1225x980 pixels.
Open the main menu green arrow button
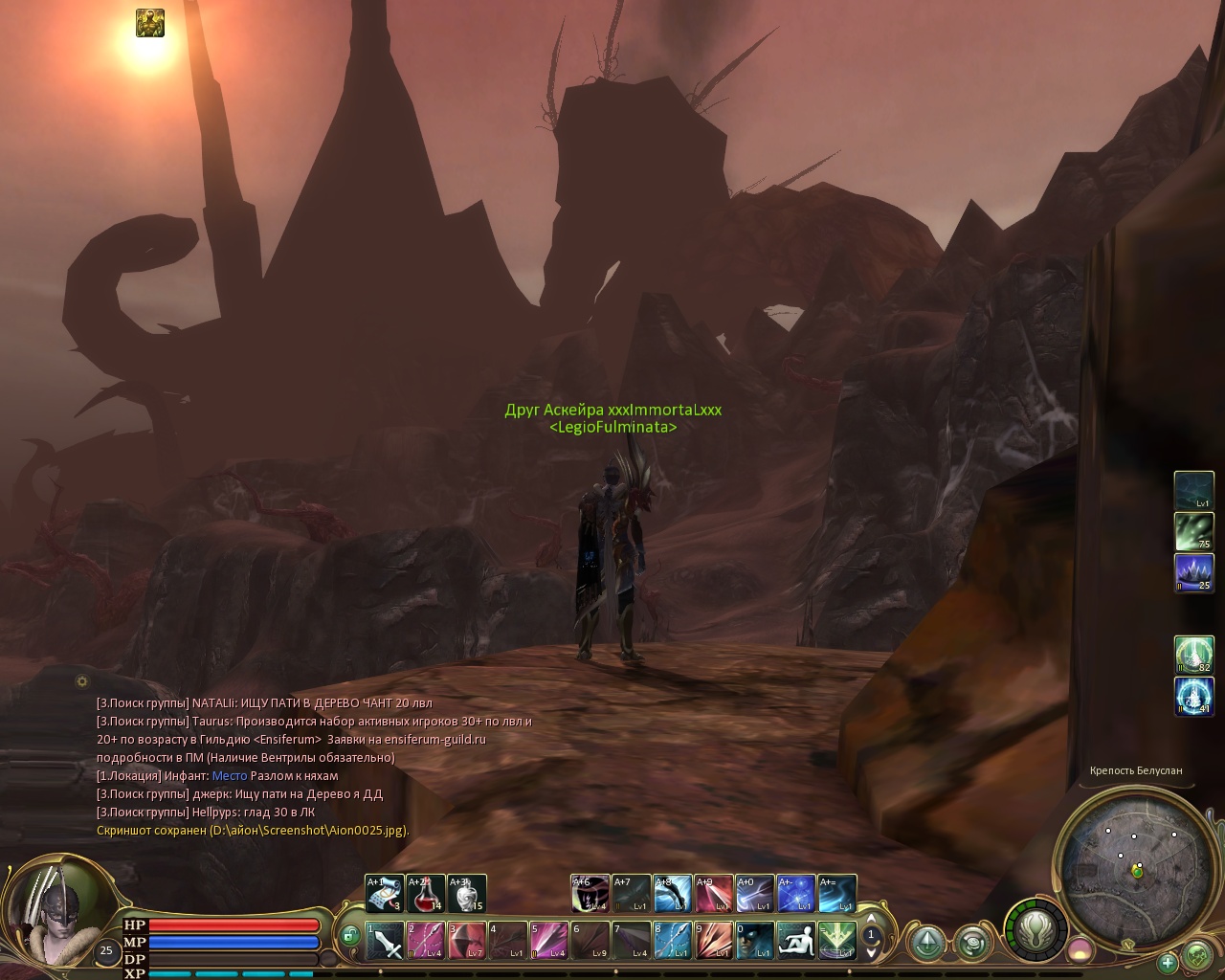[926, 944]
